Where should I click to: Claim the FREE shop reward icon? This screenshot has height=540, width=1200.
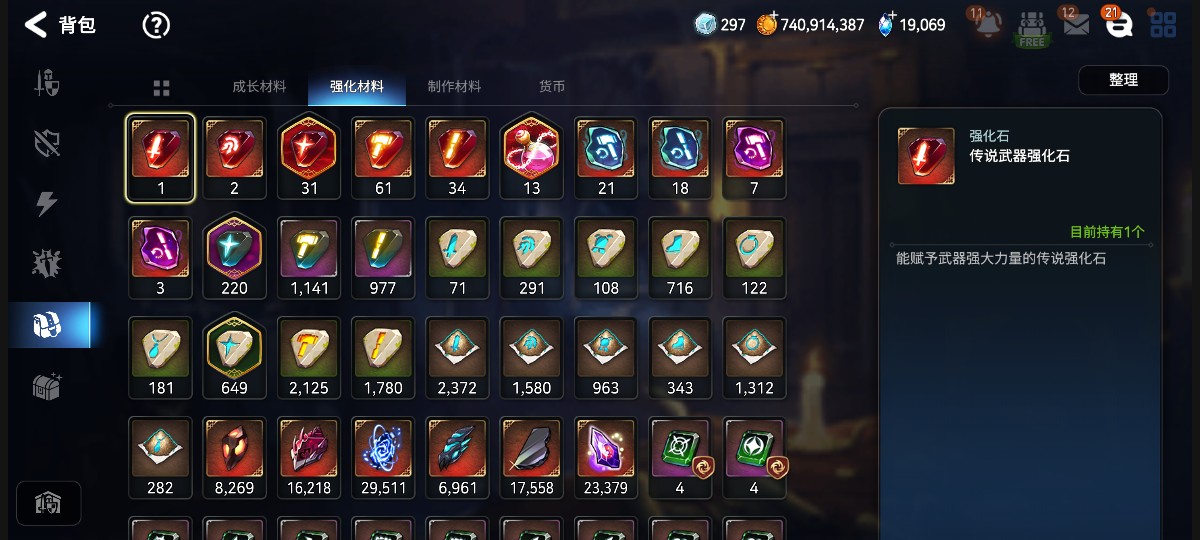pyautogui.click(x=1032, y=27)
